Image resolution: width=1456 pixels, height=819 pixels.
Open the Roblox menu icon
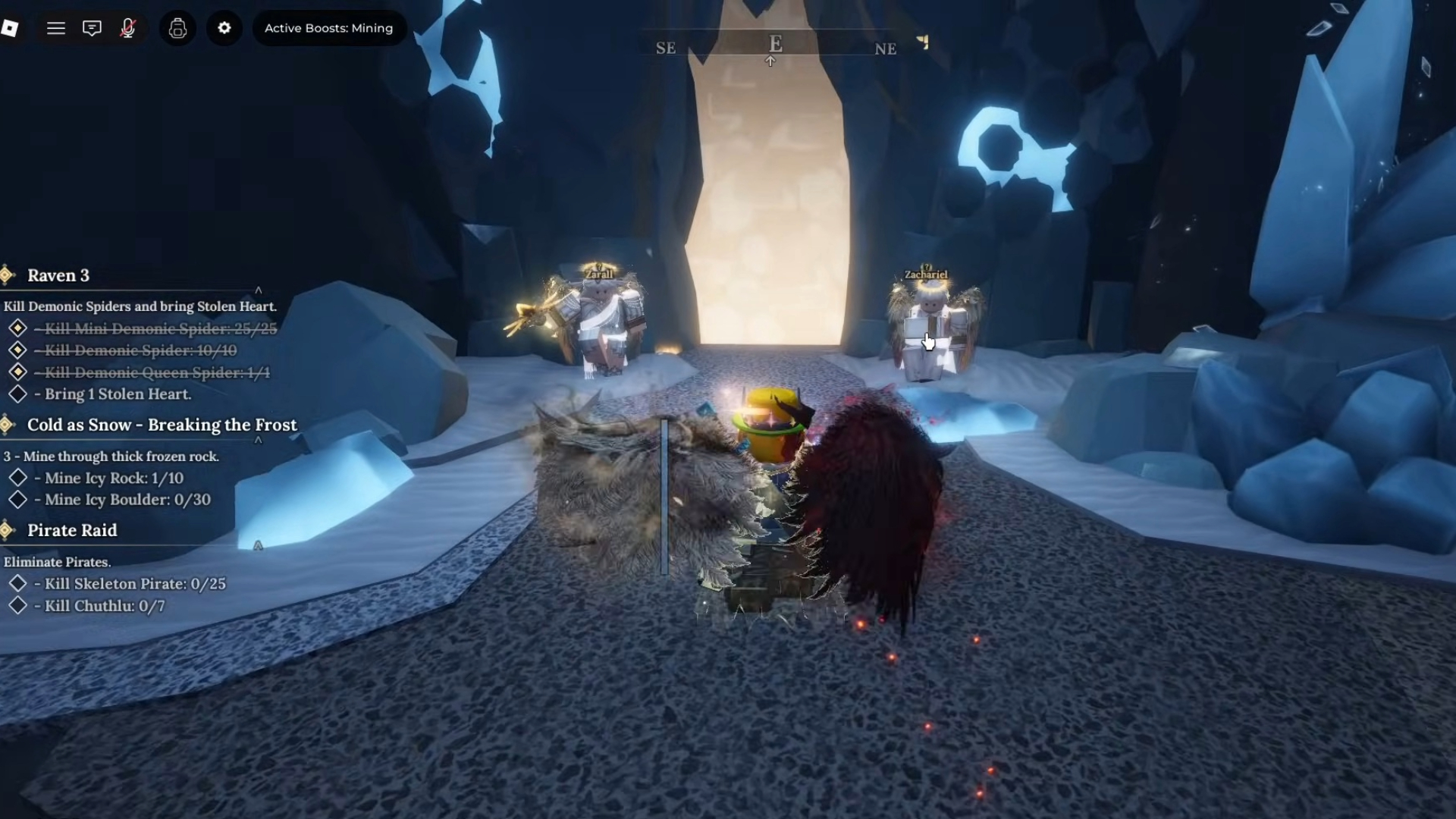pos(11,28)
